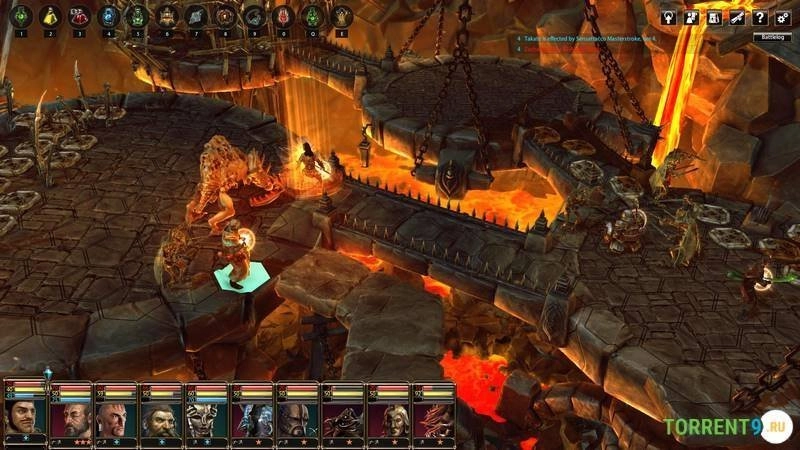The height and width of the screenshot is (450, 800).
Task: Use the red potion in hotbar slot 3
Action: coord(79,16)
